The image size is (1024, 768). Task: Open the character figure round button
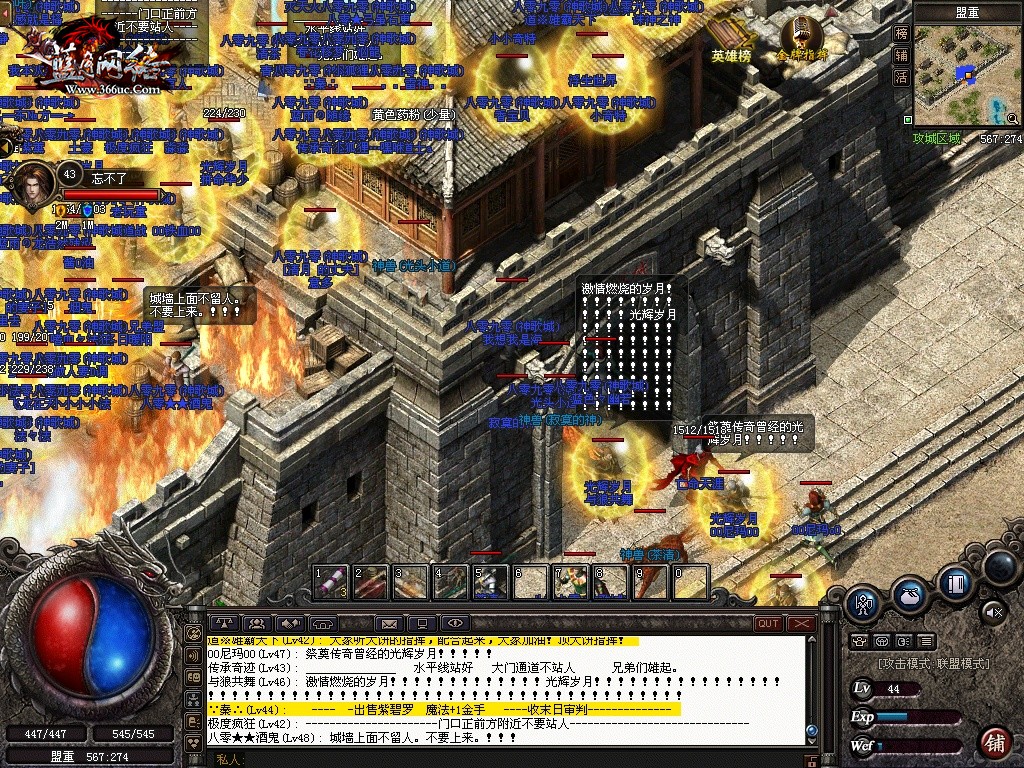coord(863,602)
